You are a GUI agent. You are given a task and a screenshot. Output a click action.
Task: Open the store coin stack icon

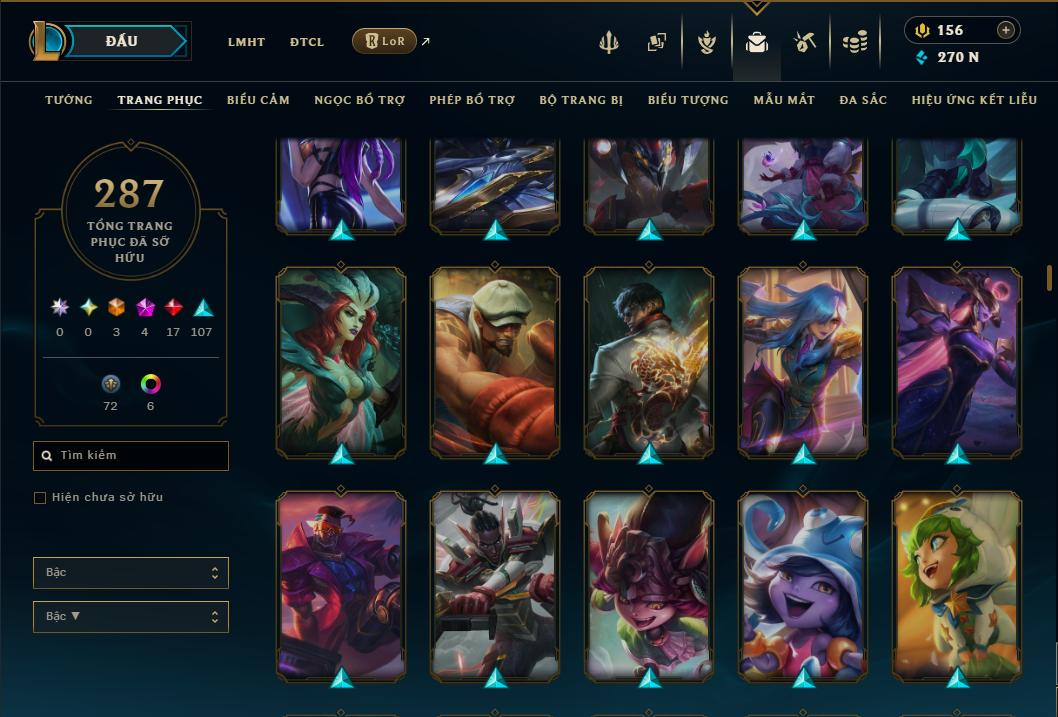point(854,42)
